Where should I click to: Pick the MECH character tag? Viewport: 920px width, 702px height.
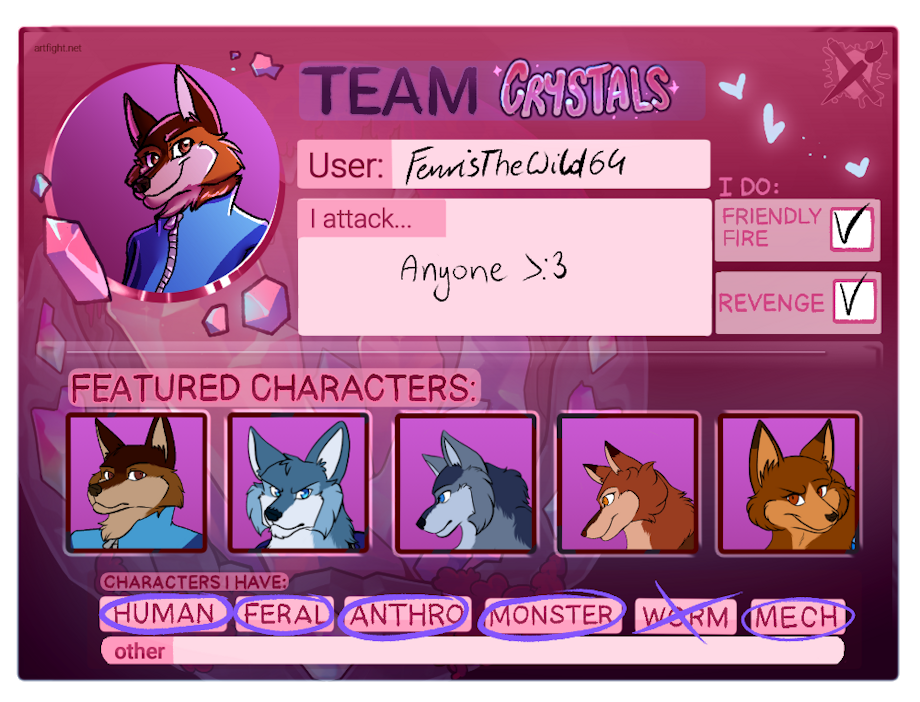(797, 617)
